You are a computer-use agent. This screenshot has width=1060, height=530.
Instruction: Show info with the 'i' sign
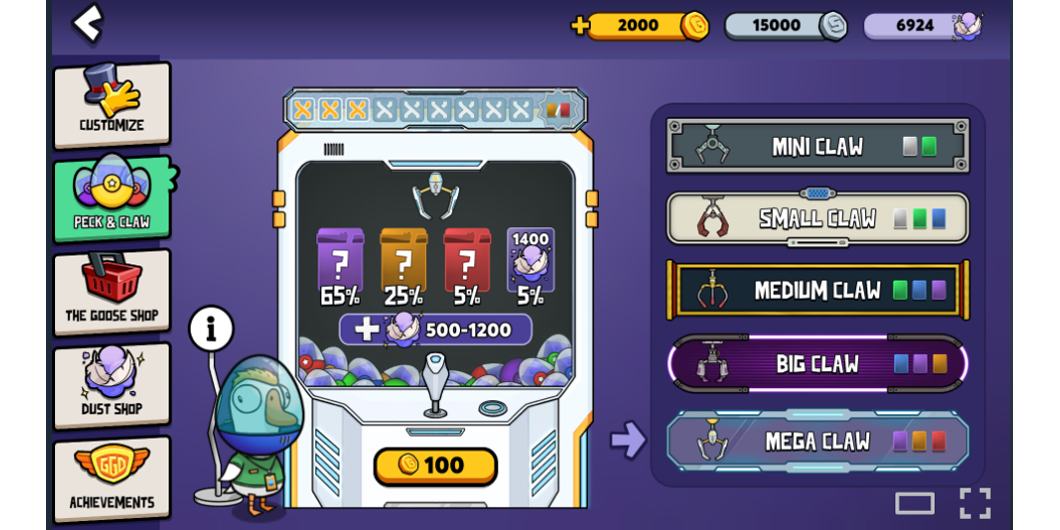(x=211, y=328)
